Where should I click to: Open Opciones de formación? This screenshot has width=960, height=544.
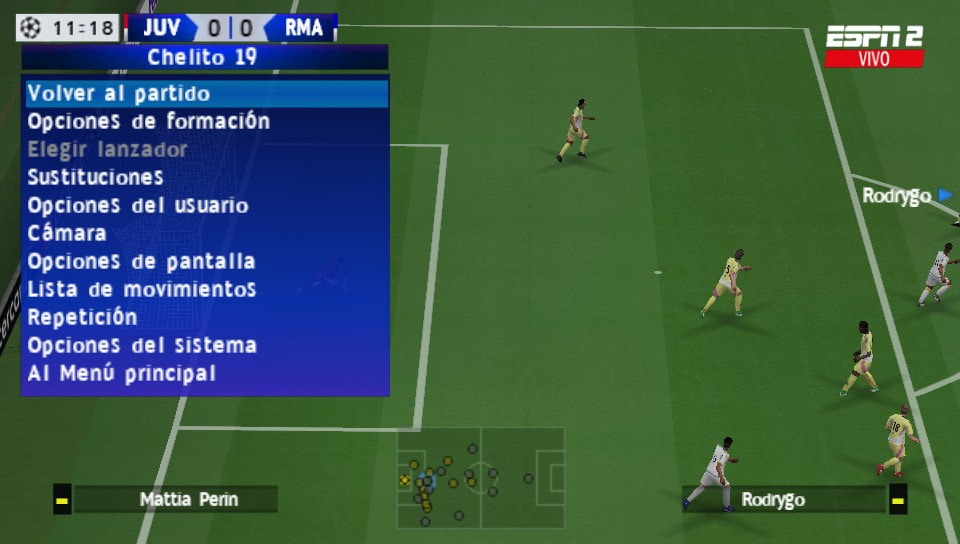[x=149, y=122]
